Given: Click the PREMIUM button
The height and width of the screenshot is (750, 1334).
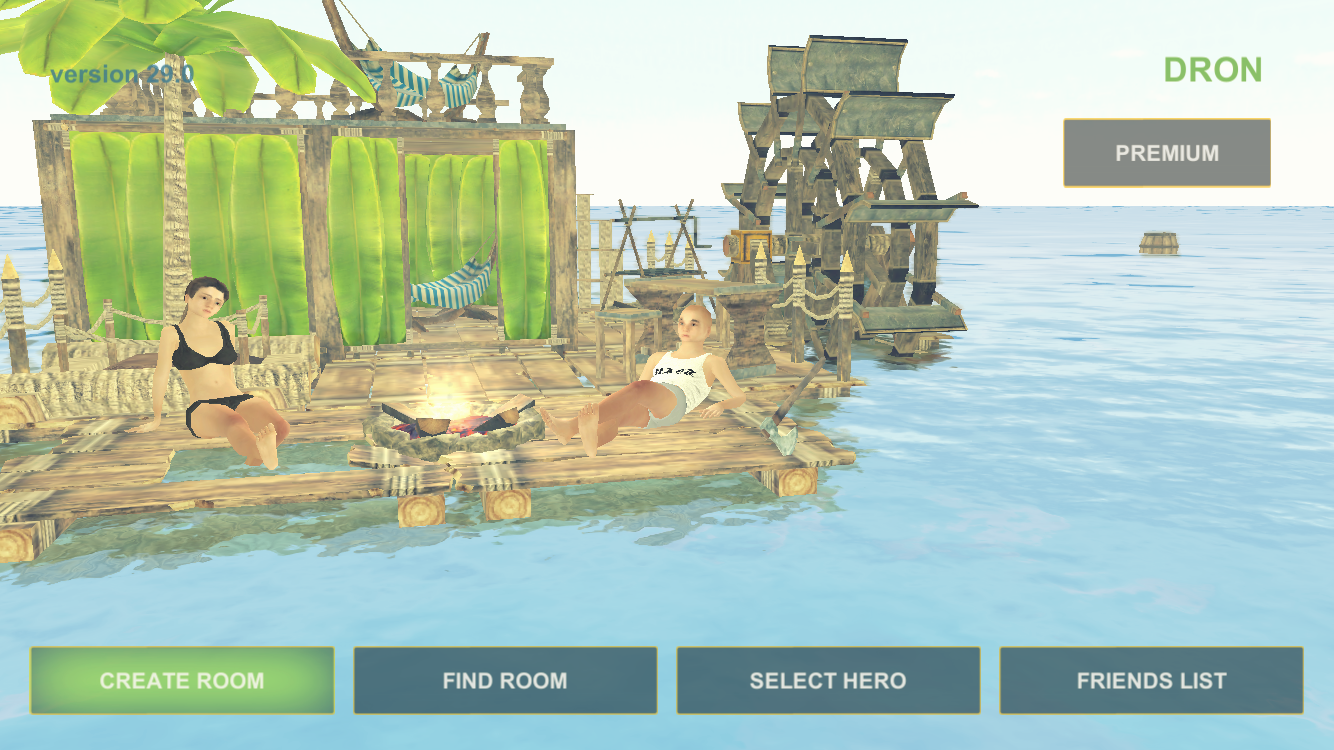Looking at the screenshot, I should pyautogui.click(x=1166, y=153).
